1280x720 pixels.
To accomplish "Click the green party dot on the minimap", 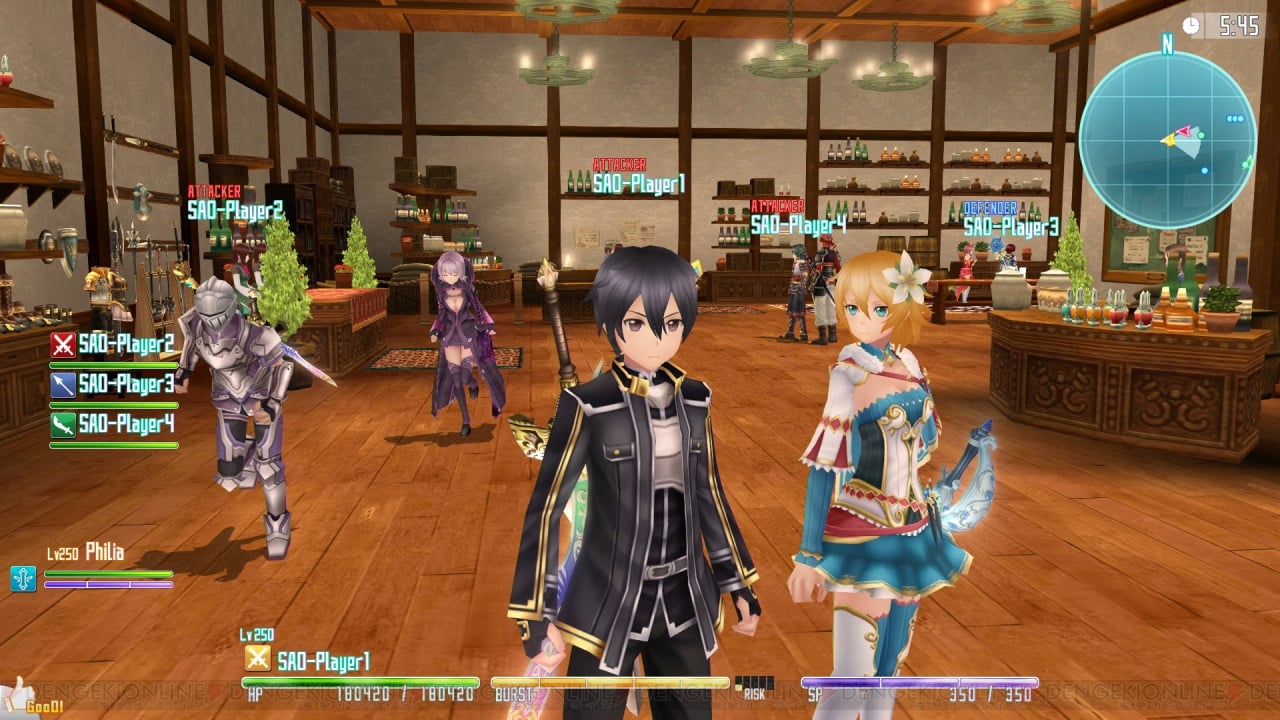I will tap(1200, 134).
